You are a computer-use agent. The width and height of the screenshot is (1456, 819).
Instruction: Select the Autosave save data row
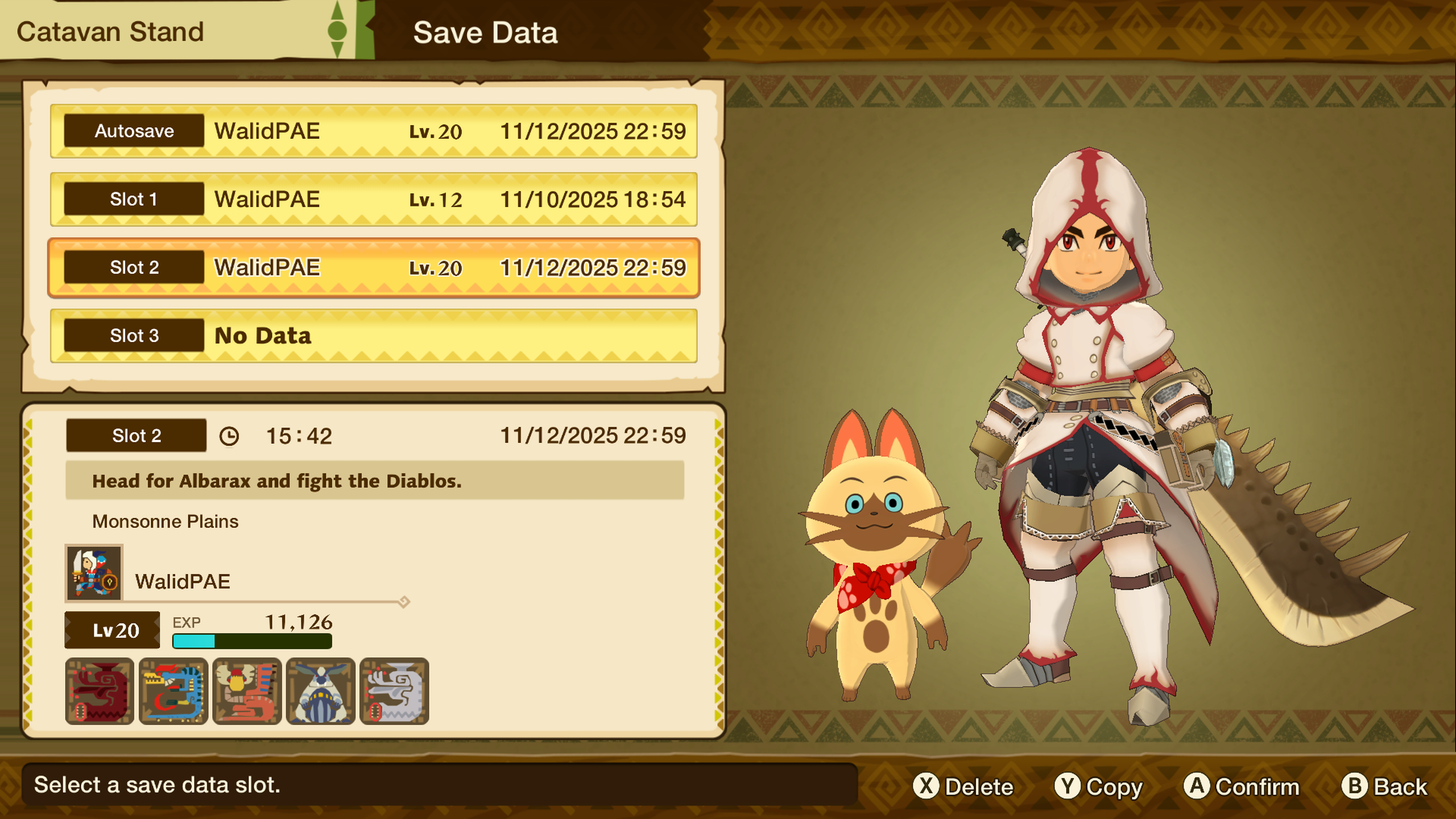374,131
